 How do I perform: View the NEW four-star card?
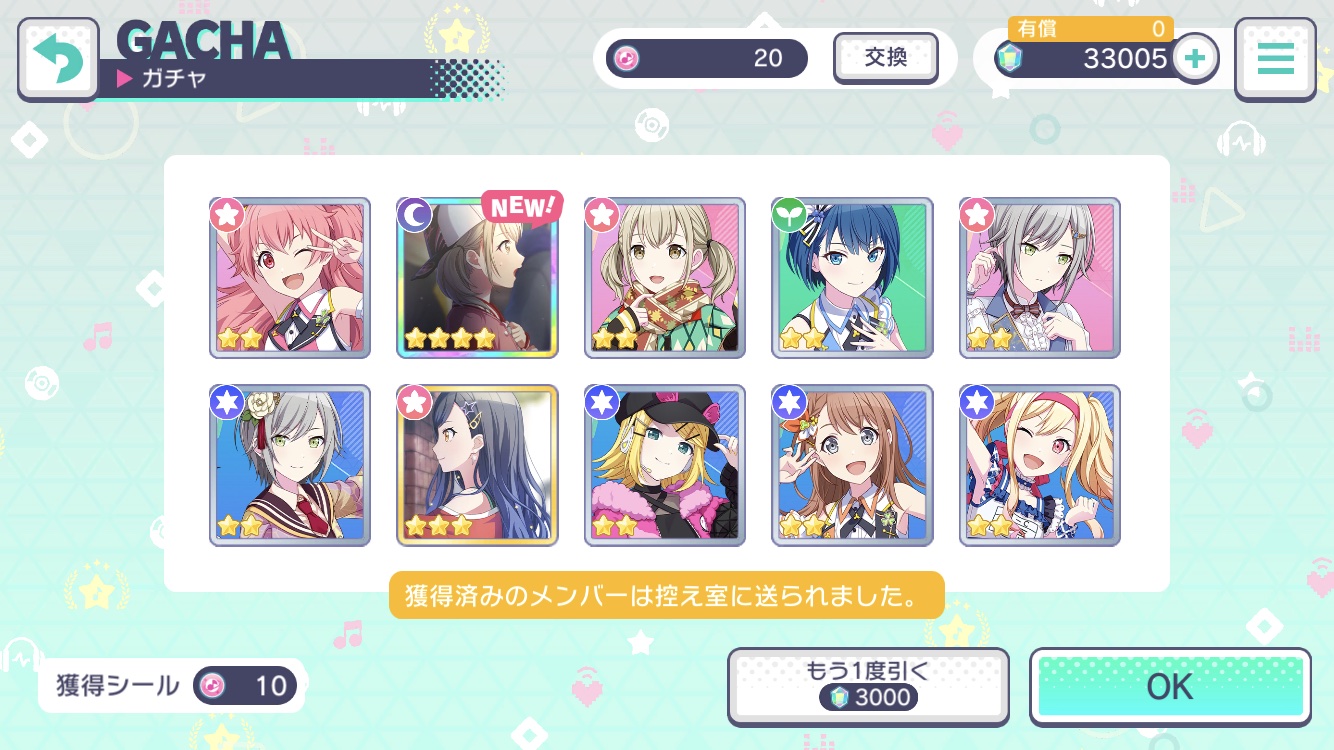[x=477, y=278]
